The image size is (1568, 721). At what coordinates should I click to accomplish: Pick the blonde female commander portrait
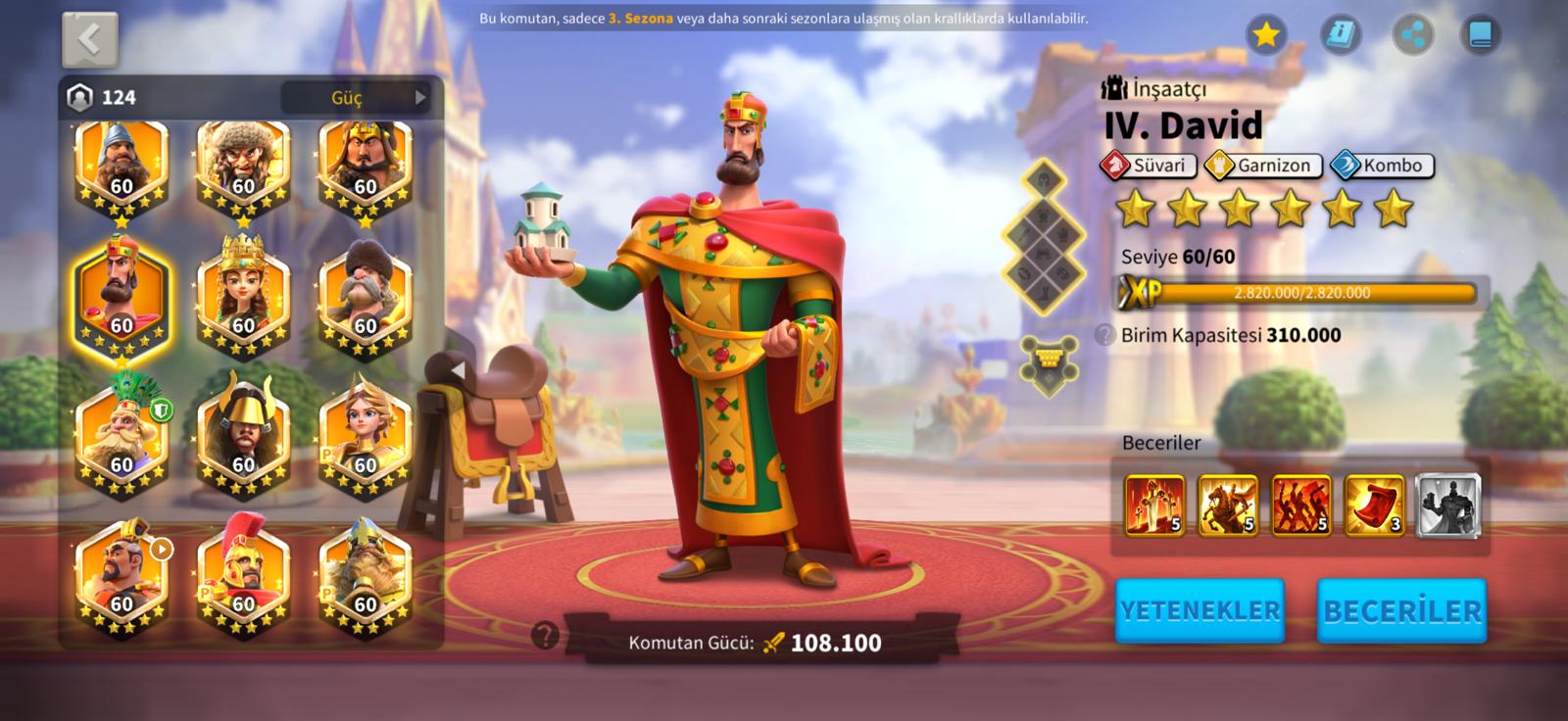coord(365,432)
